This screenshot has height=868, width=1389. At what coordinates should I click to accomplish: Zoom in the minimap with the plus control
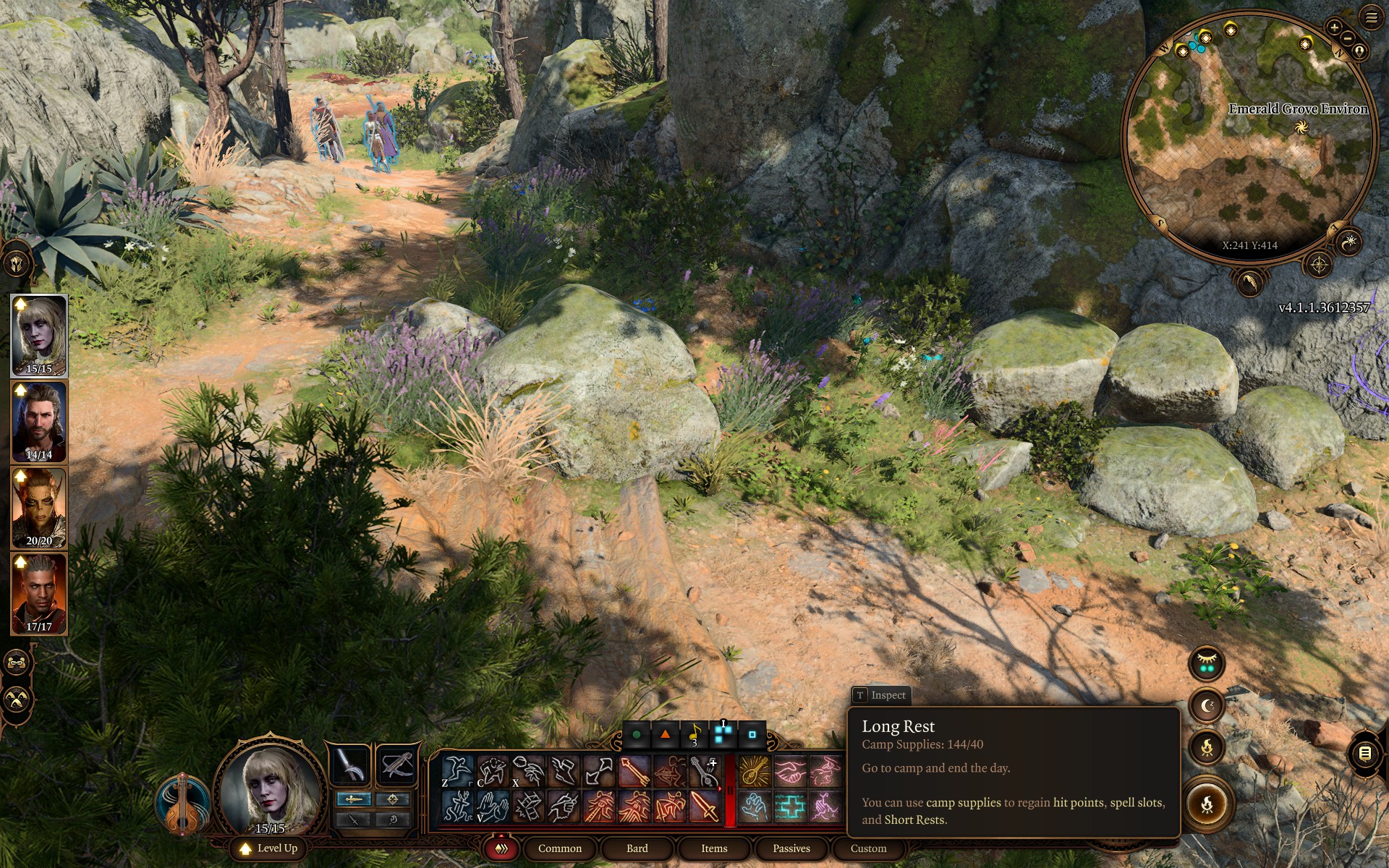(1334, 29)
